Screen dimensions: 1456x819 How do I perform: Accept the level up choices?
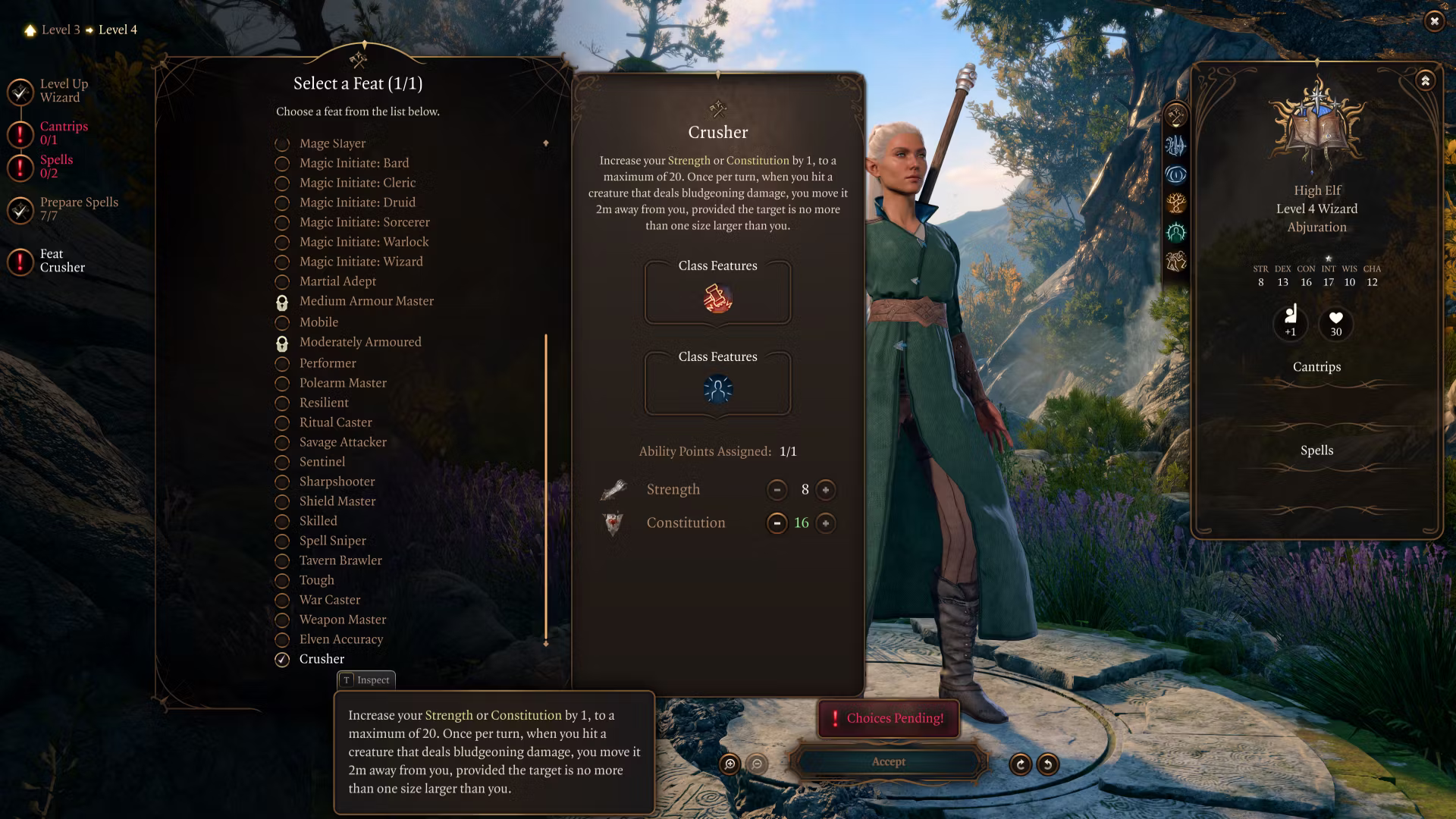tap(888, 762)
